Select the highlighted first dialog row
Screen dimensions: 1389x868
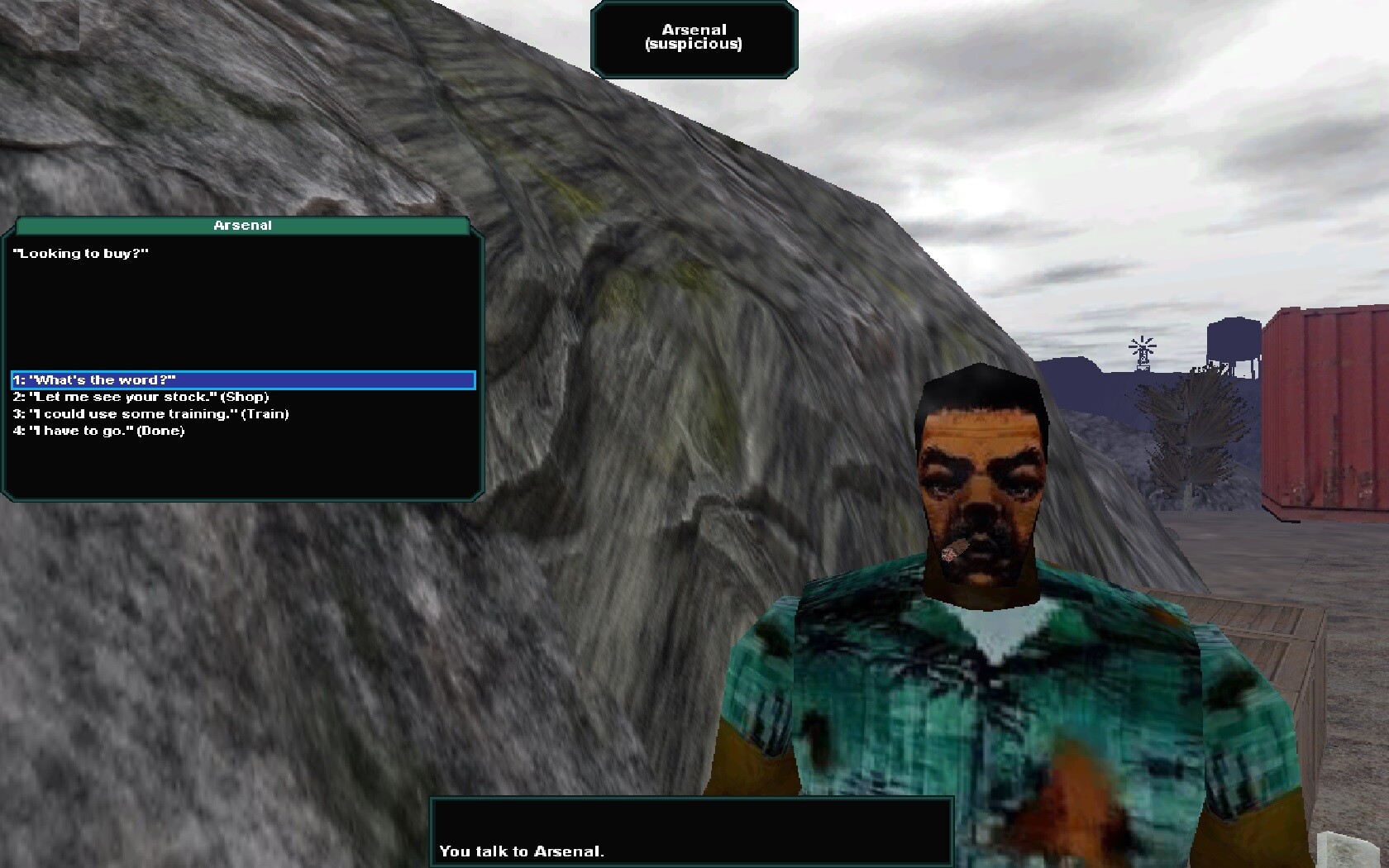tap(242, 380)
